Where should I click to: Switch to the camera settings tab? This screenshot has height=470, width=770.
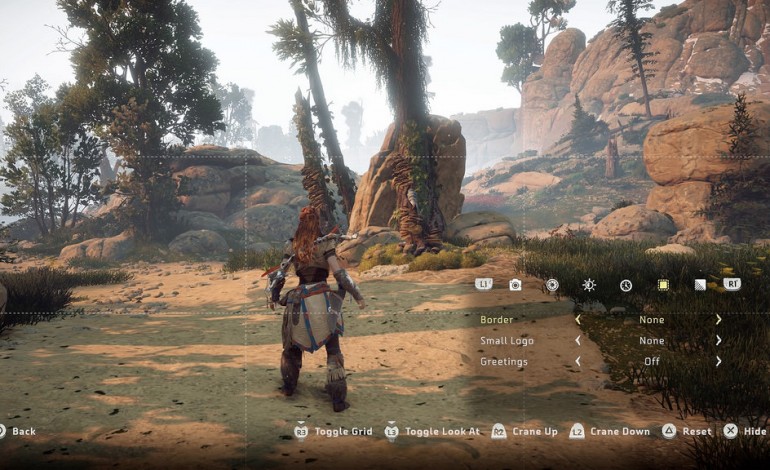(x=515, y=285)
